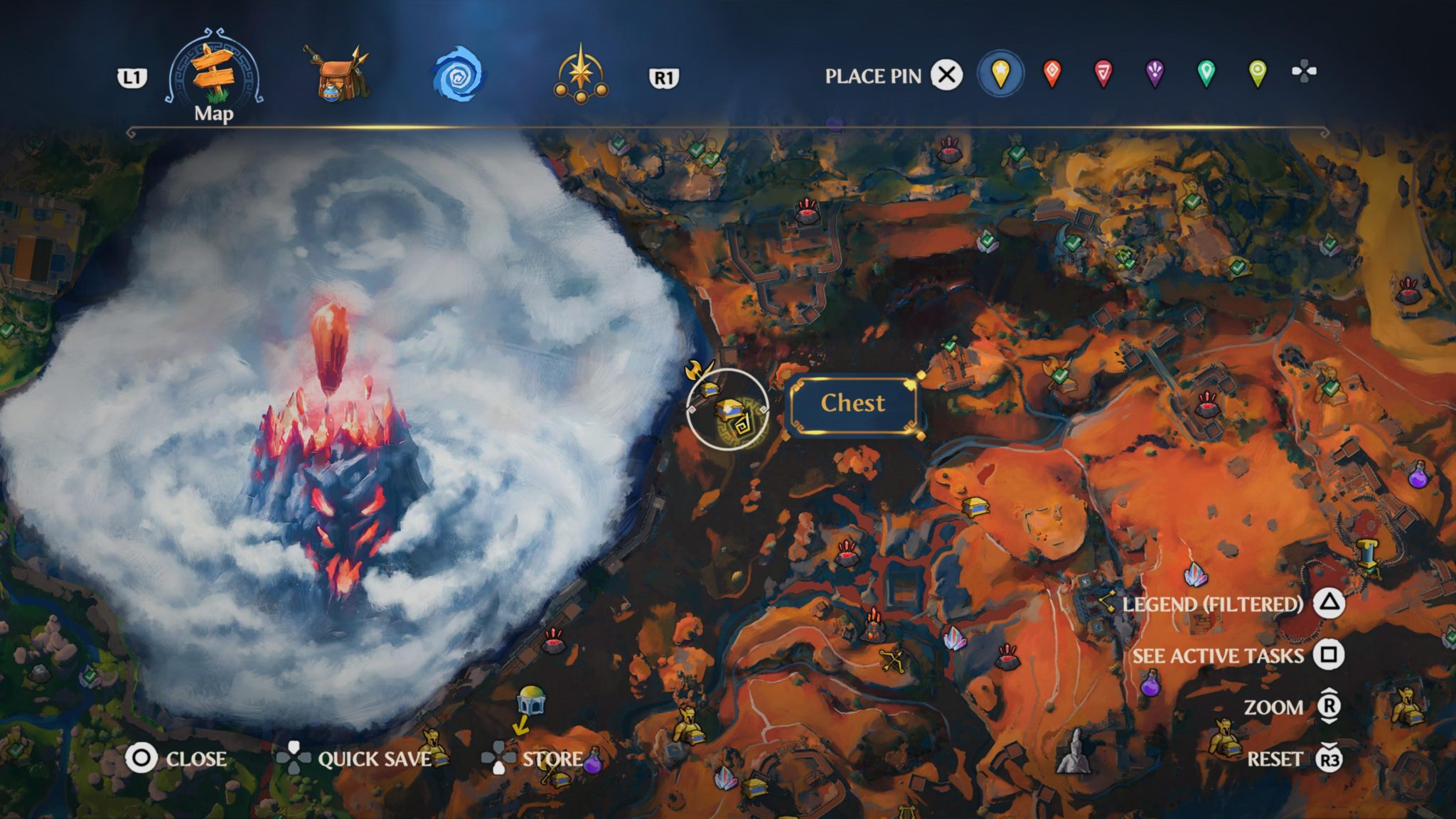Select the cloud-covered volcano region
The height and width of the screenshot is (819, 1456).
point(334,441)
